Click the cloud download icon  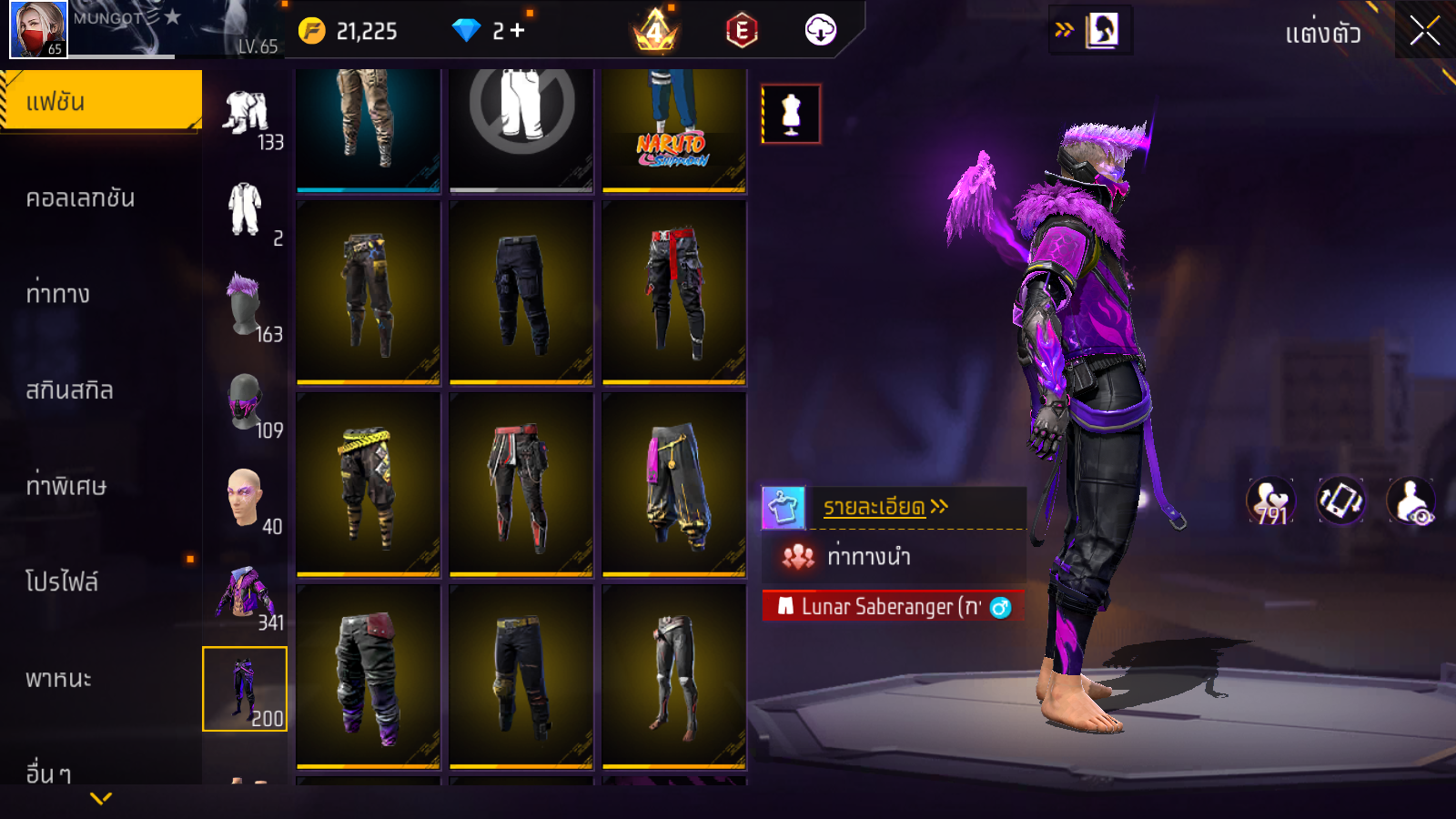point(820,31)
